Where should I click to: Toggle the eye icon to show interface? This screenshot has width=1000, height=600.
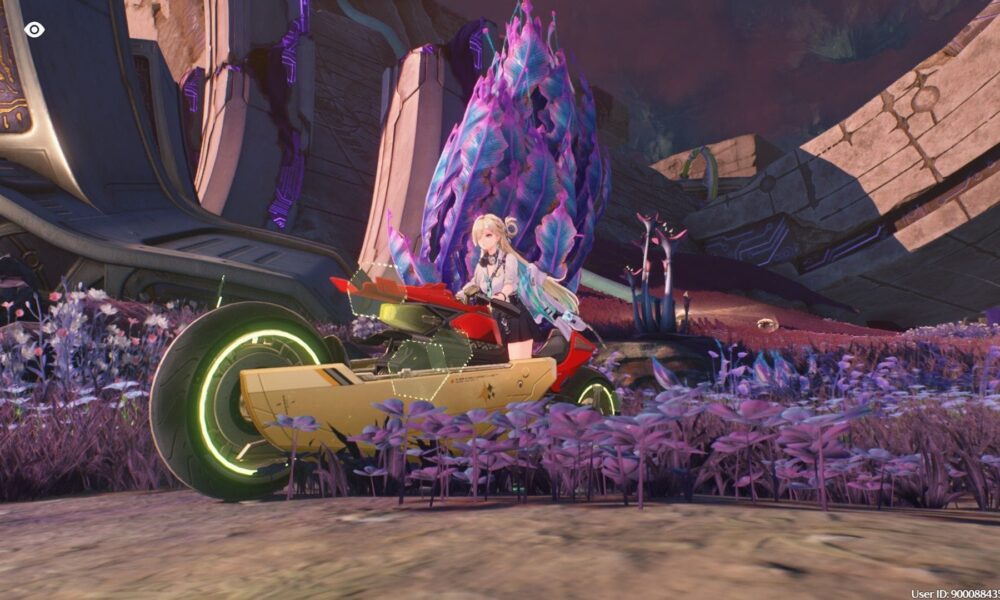pyautogui.click(x=34, y=30)
